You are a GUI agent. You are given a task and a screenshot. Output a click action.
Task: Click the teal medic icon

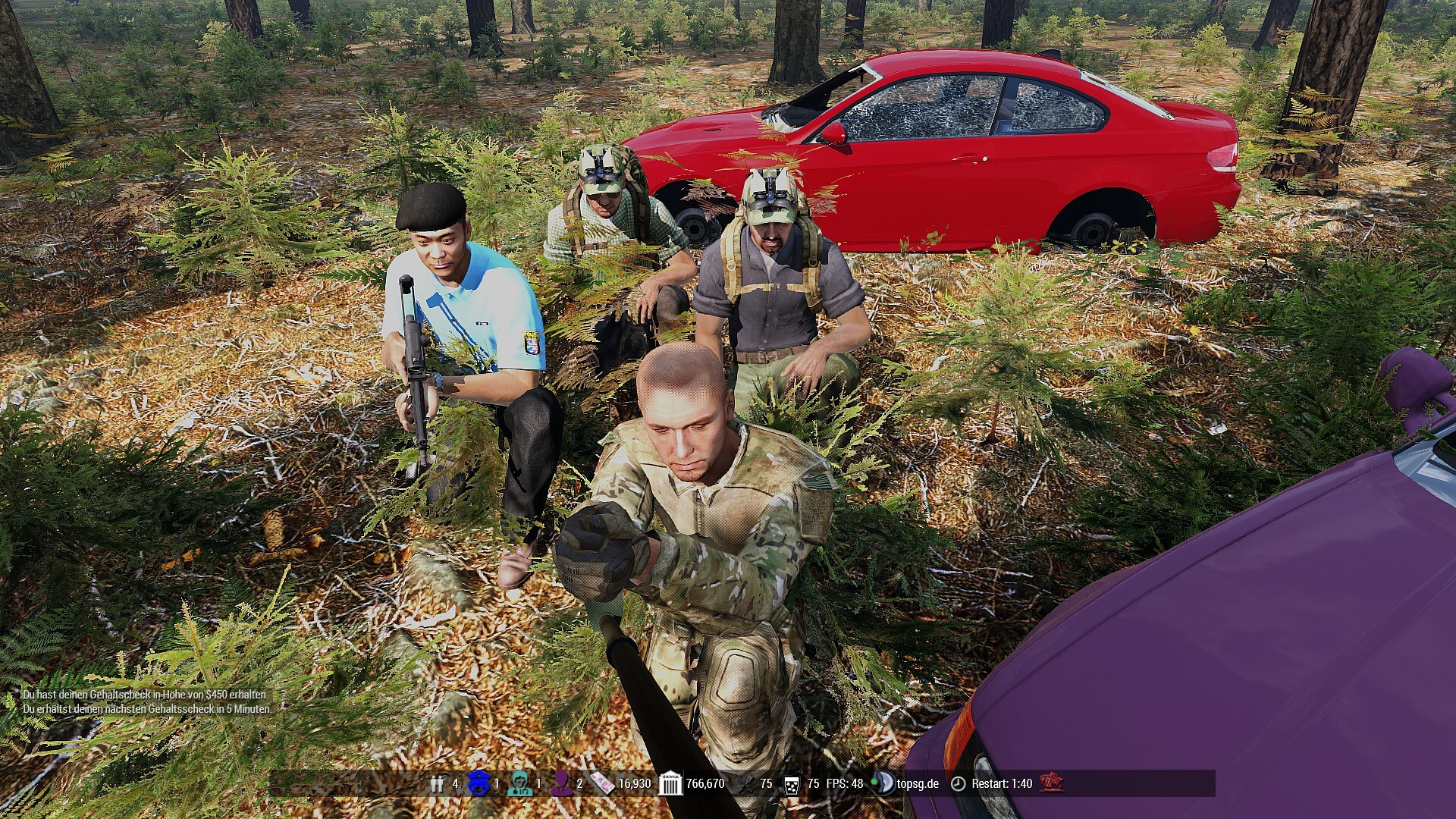[x=520, y=783]
